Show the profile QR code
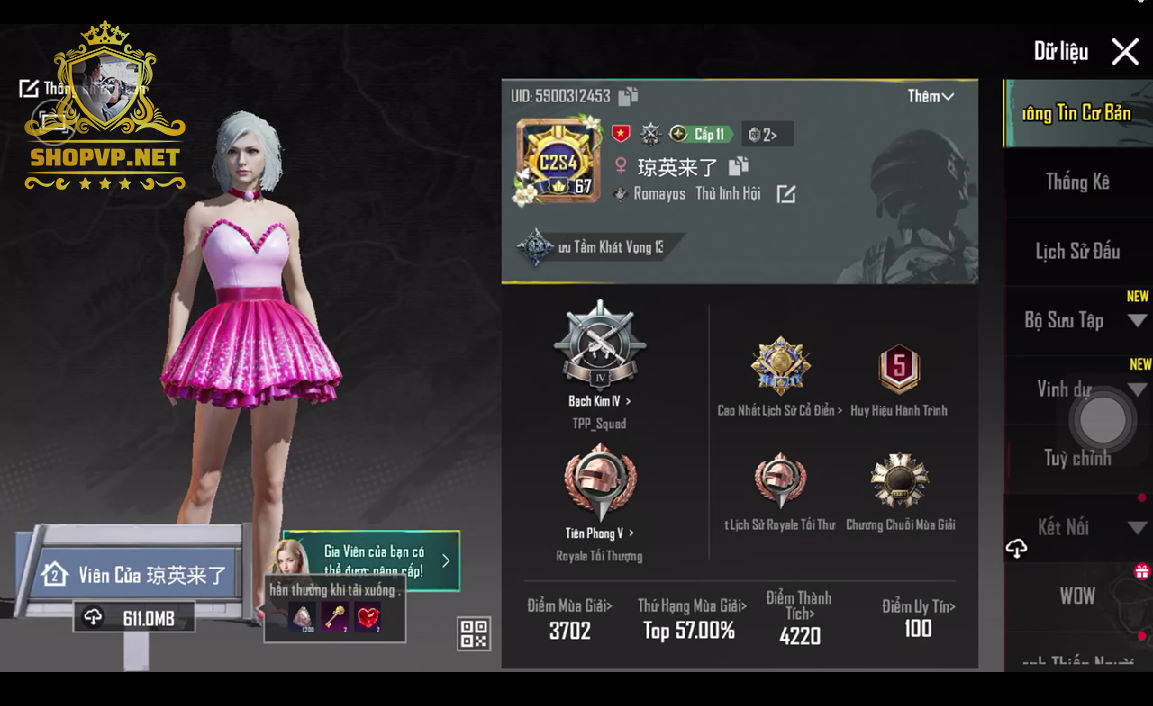 point(474,633)
